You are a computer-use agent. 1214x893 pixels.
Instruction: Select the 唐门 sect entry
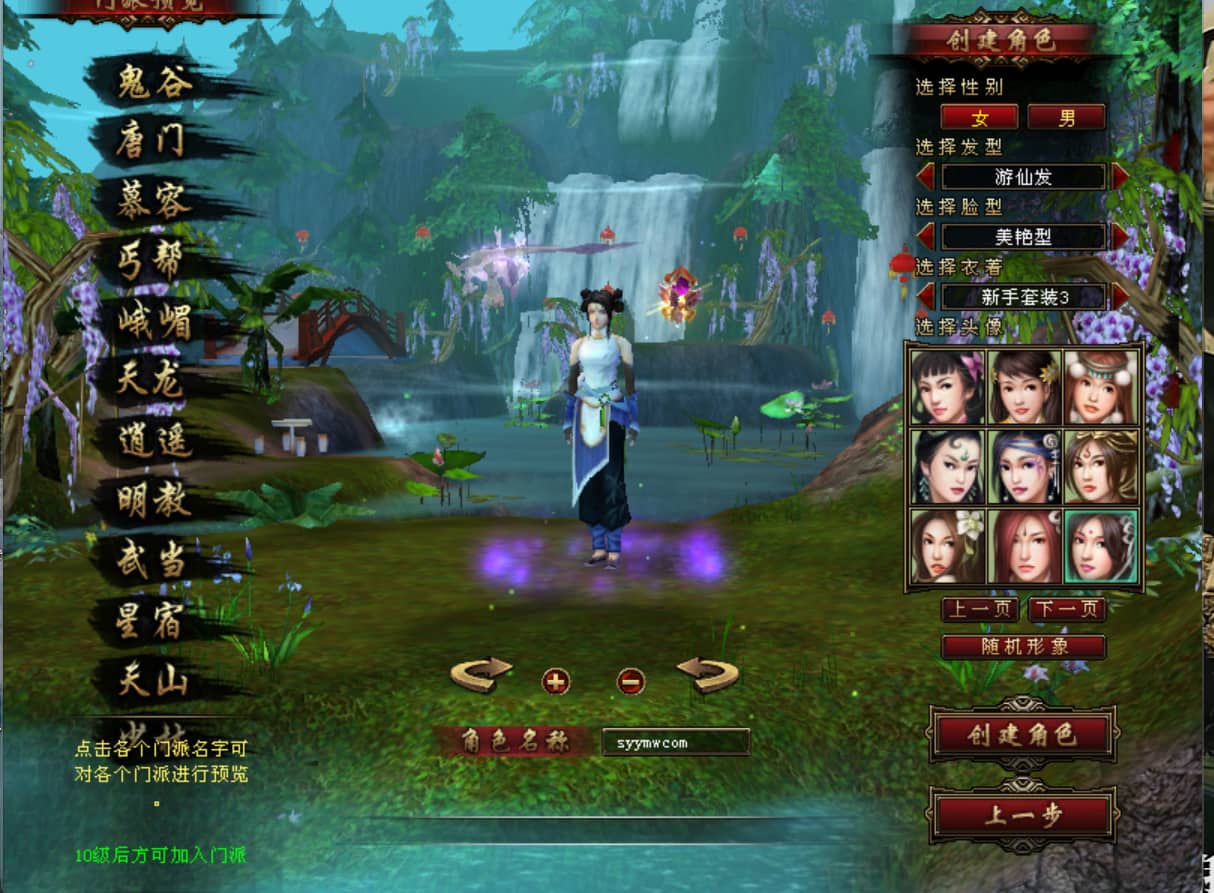tap(151, 141)
